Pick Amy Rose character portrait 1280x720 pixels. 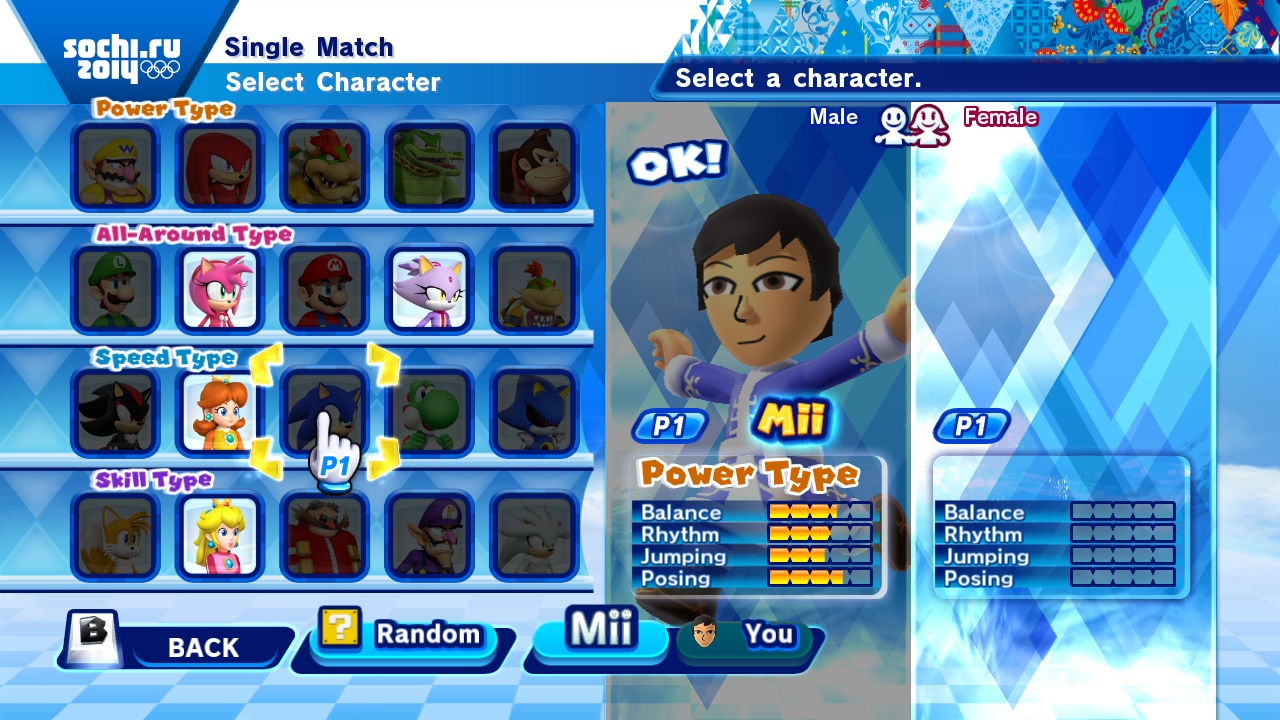220,290
